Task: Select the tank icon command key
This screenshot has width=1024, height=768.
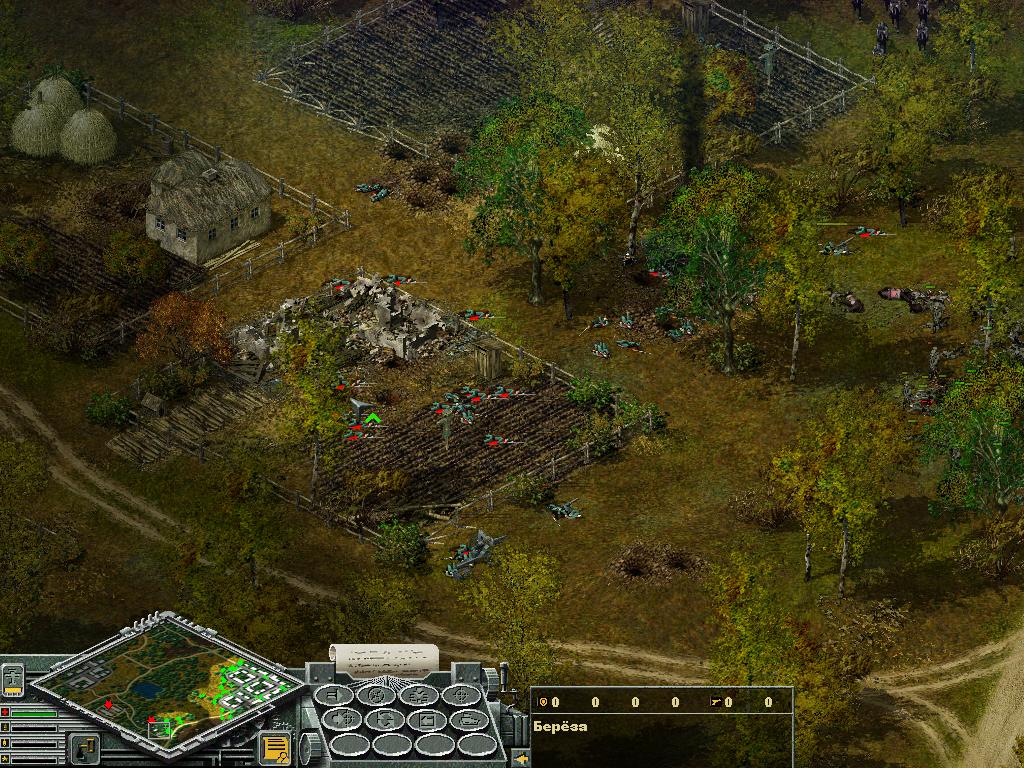Action: tap(470, 720)
